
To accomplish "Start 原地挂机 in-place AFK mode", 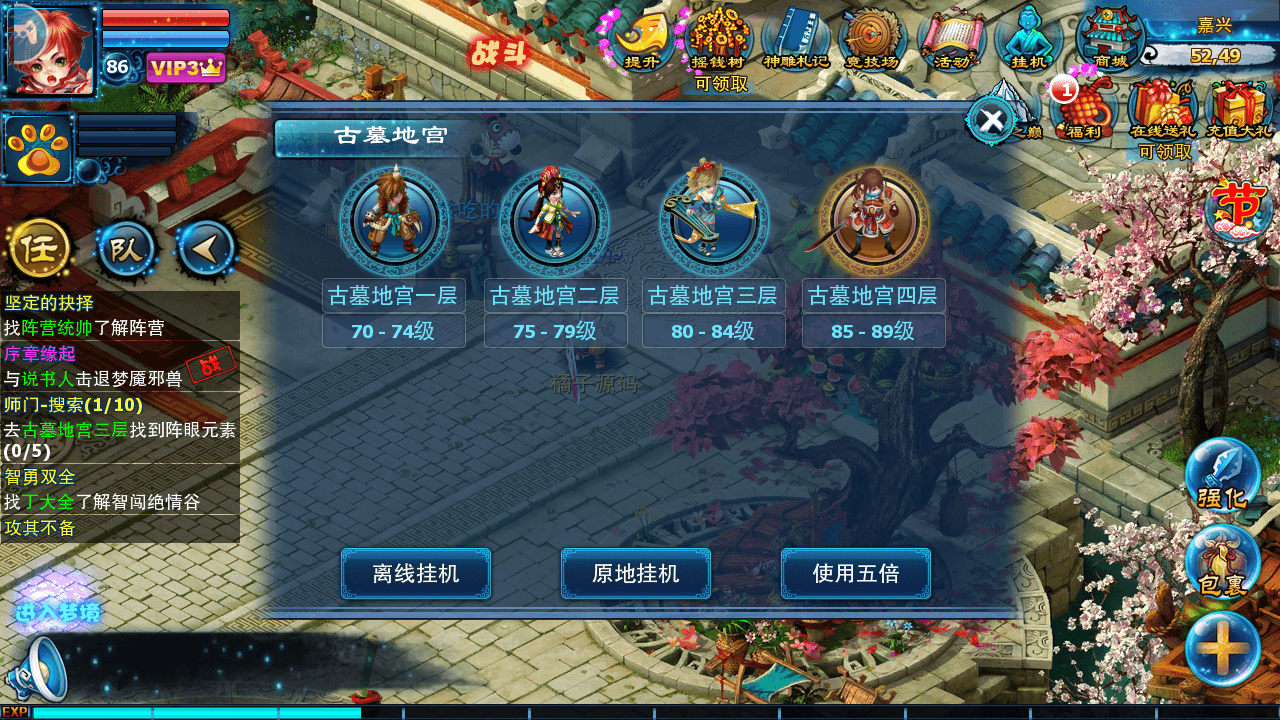I will coord(636,574).
